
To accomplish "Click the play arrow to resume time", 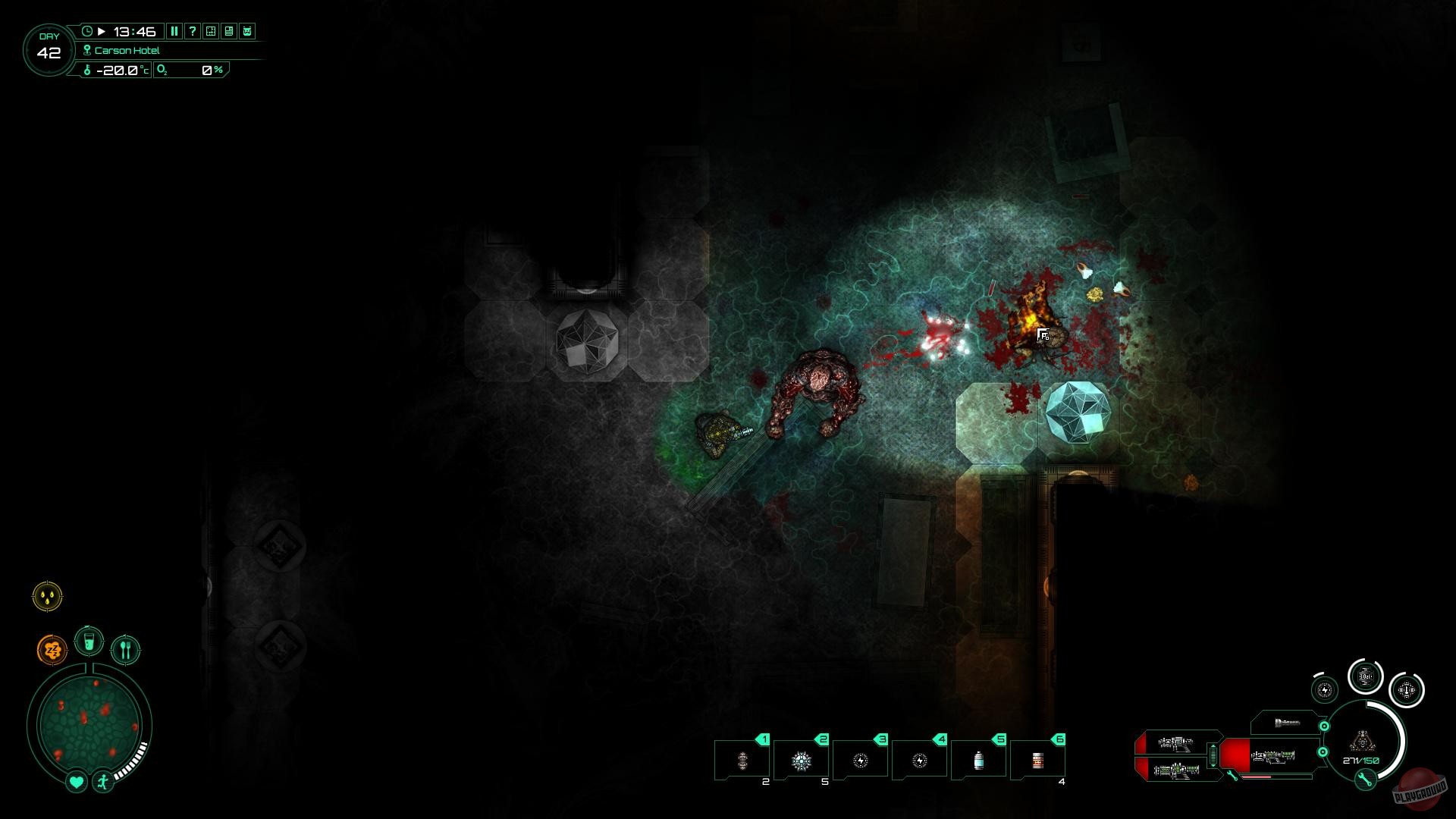I will tap(101, 32).
